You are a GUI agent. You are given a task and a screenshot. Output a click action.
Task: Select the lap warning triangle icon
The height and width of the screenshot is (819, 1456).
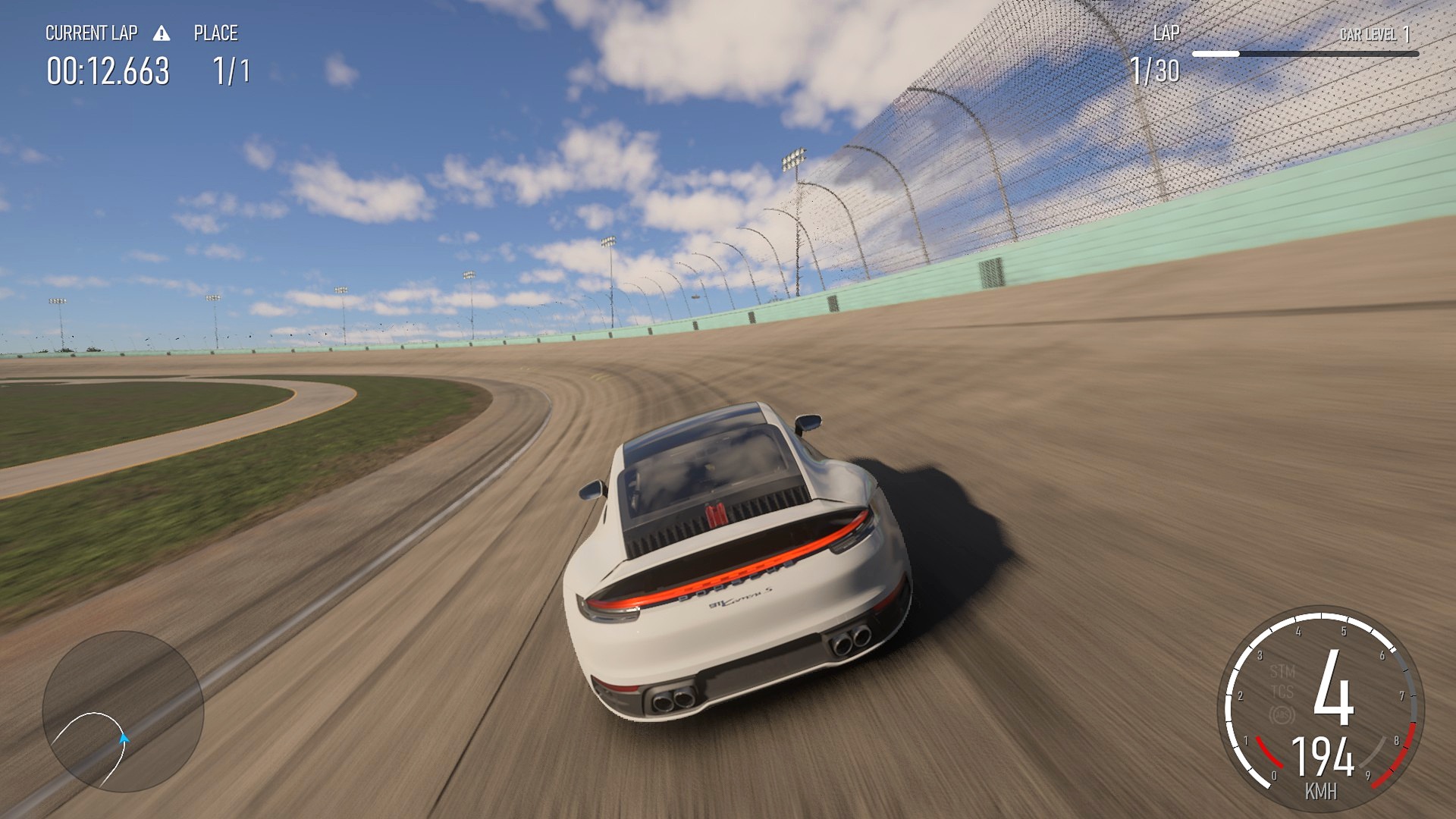coord(162,33)
